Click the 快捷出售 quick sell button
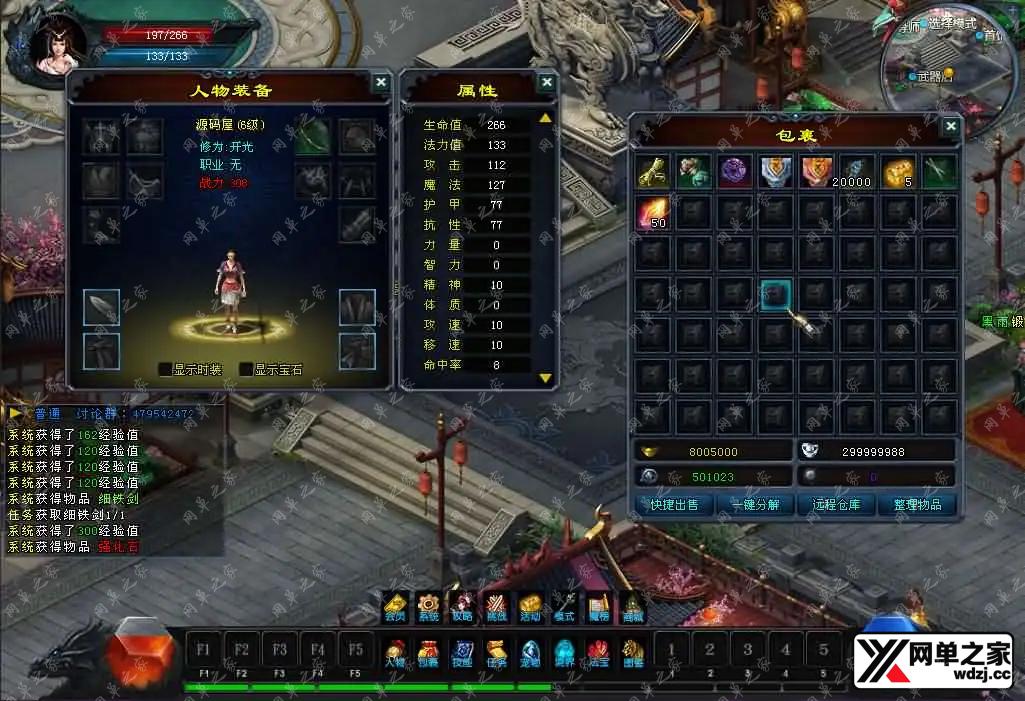Screen dimensions: 1025x701 (x=673, y=505)
